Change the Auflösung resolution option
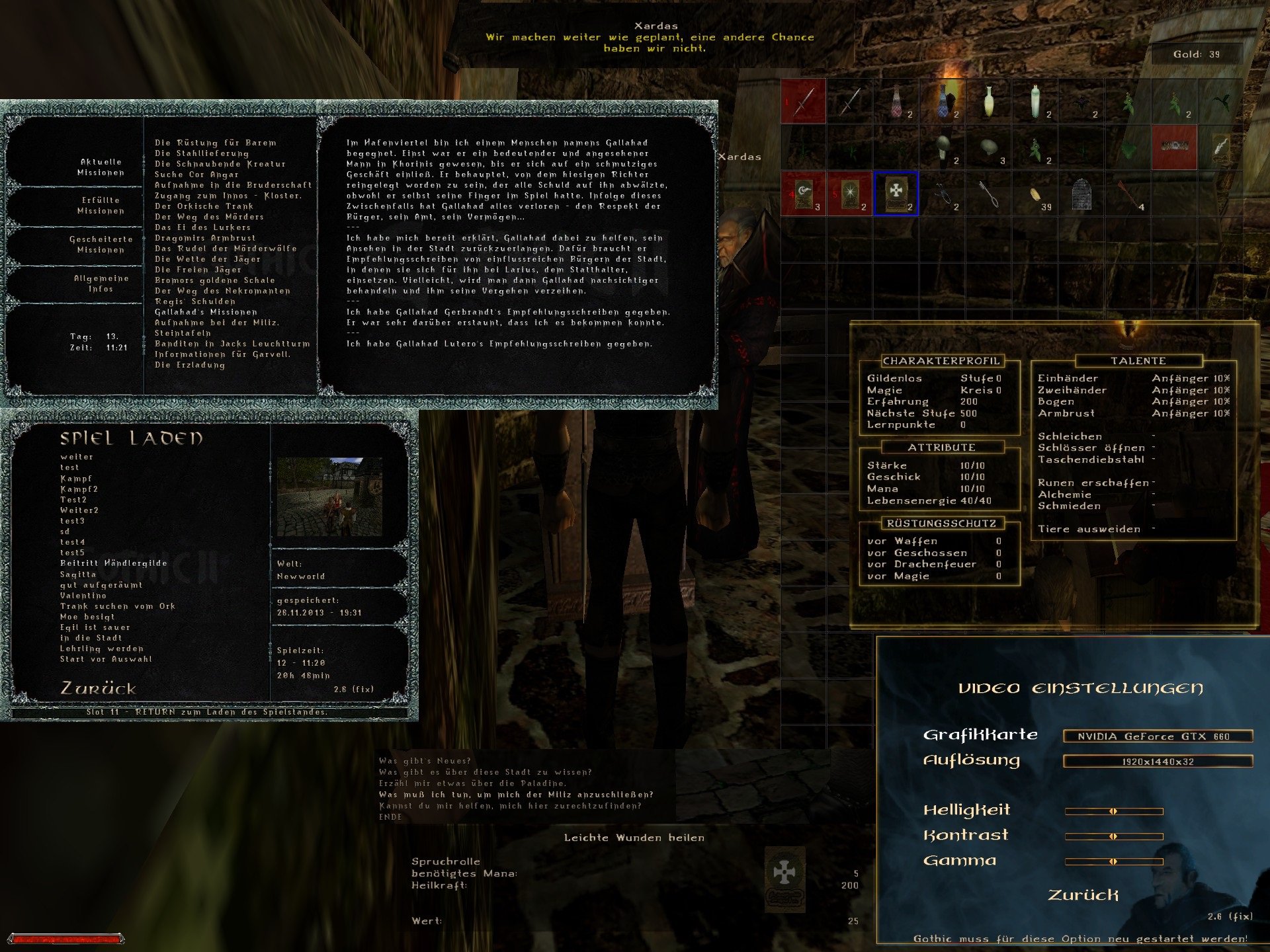Viewport: 1270px width, 952px height. click(1158, 762)
